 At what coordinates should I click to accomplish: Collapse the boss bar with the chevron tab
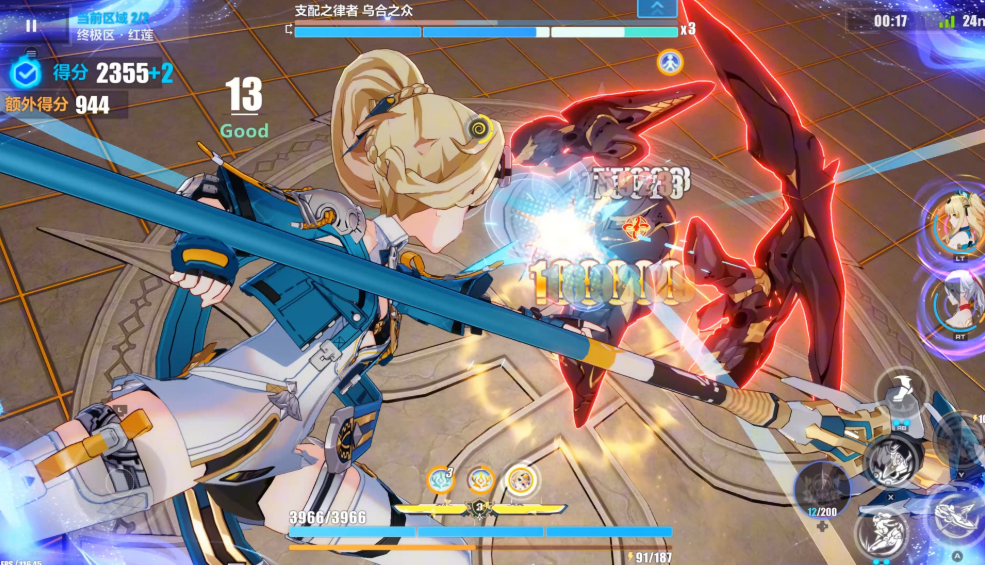coord(657,8)
